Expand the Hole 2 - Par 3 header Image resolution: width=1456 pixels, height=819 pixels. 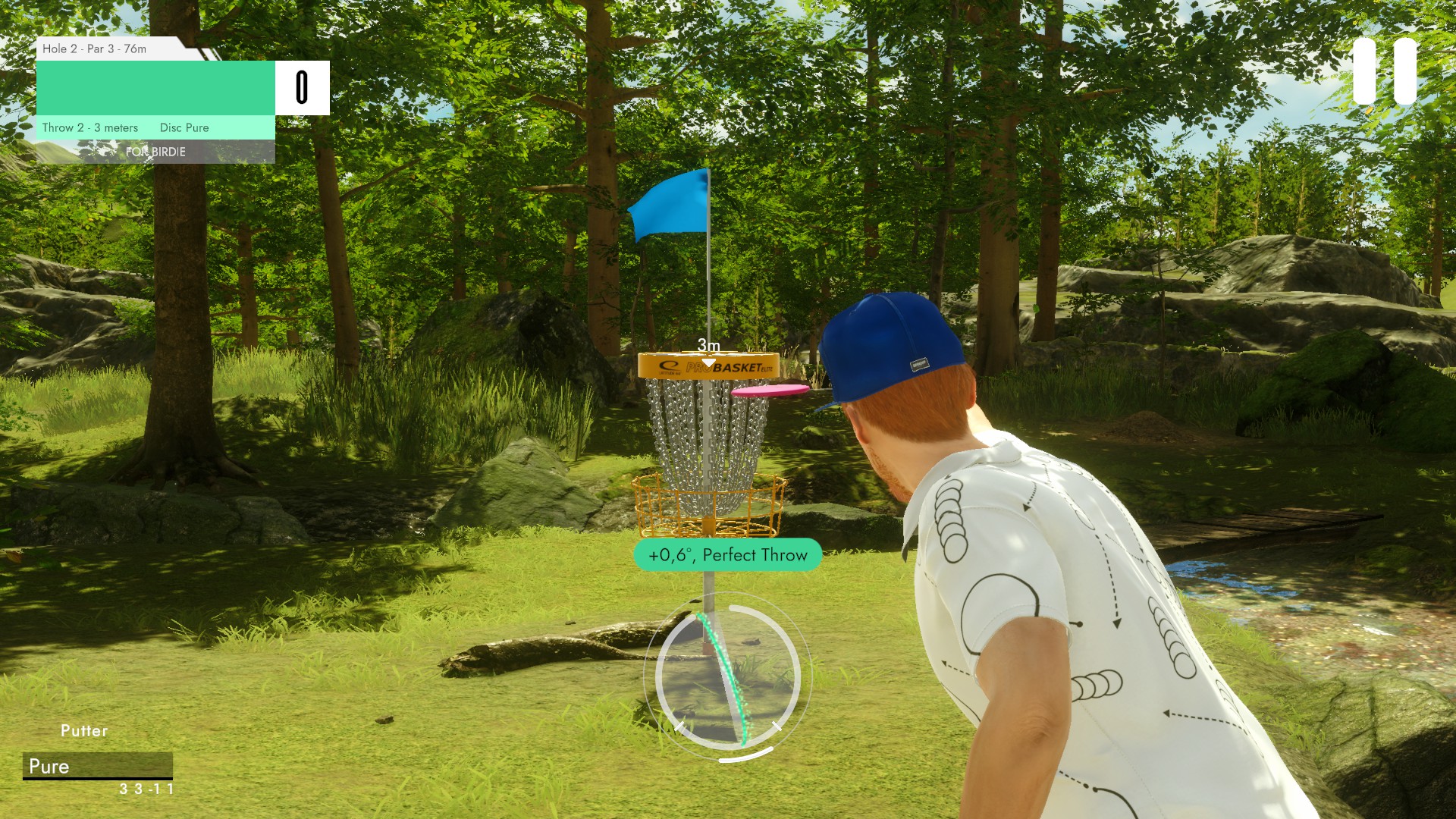[94, 48]
